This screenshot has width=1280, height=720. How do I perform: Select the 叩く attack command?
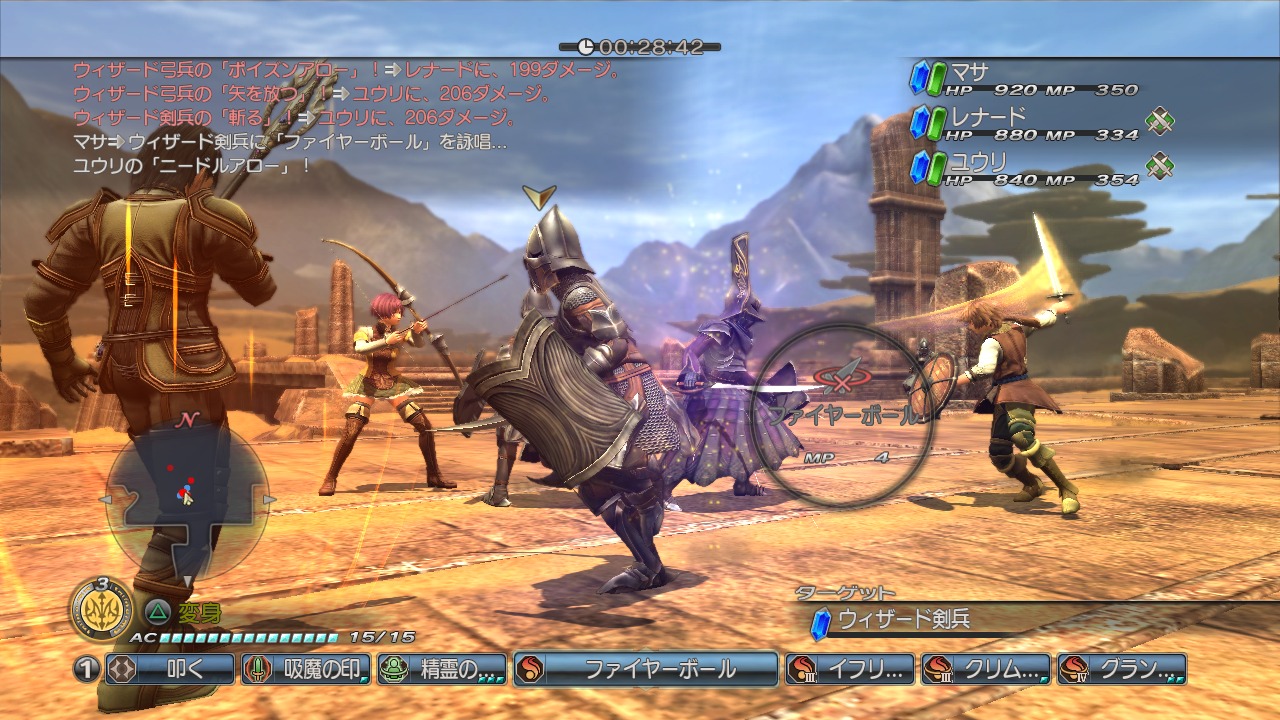pyautogui.click(x=170, y=669)
